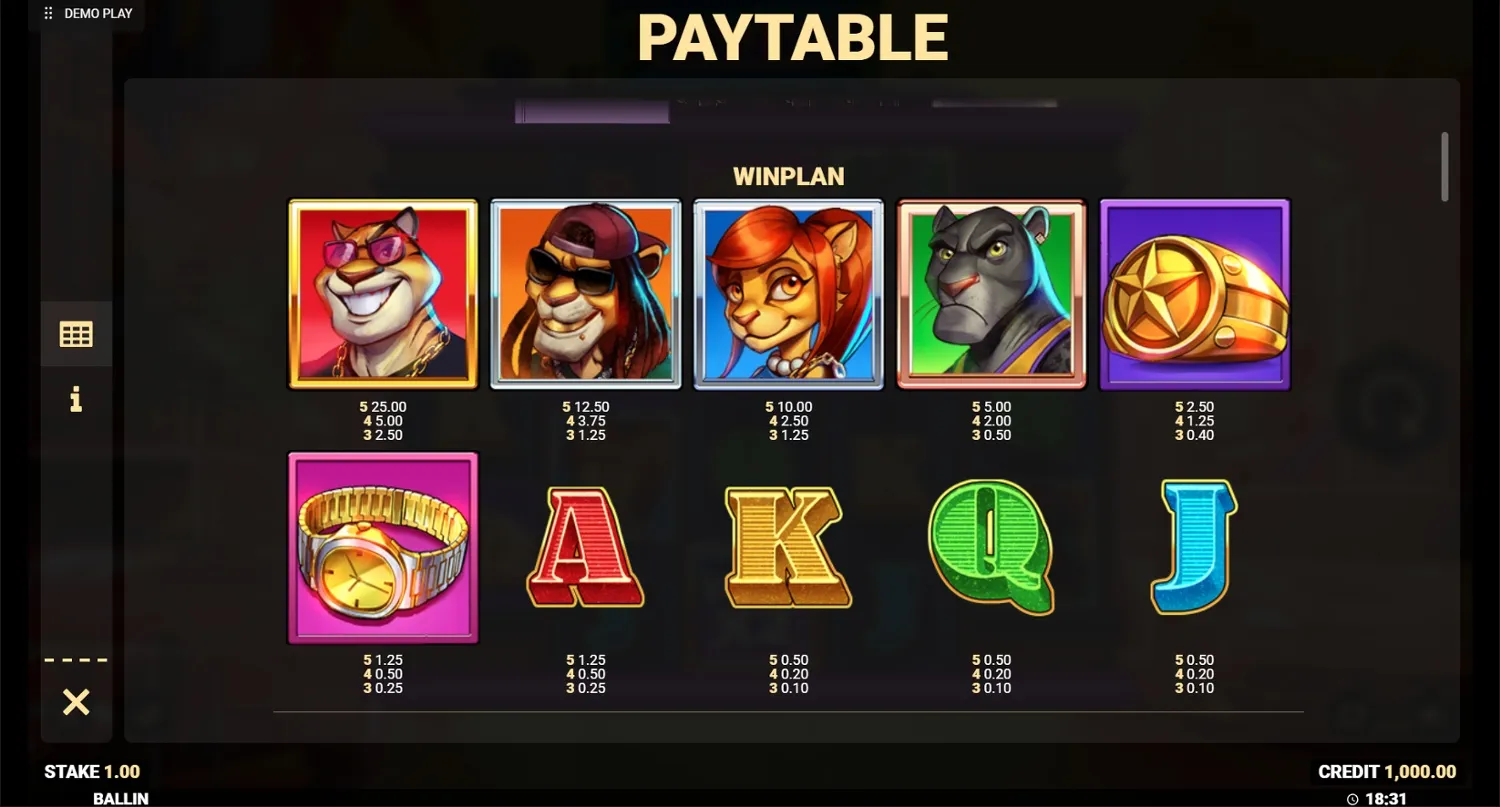
Task: Click the black panther symbol
Action: (991, 294)
